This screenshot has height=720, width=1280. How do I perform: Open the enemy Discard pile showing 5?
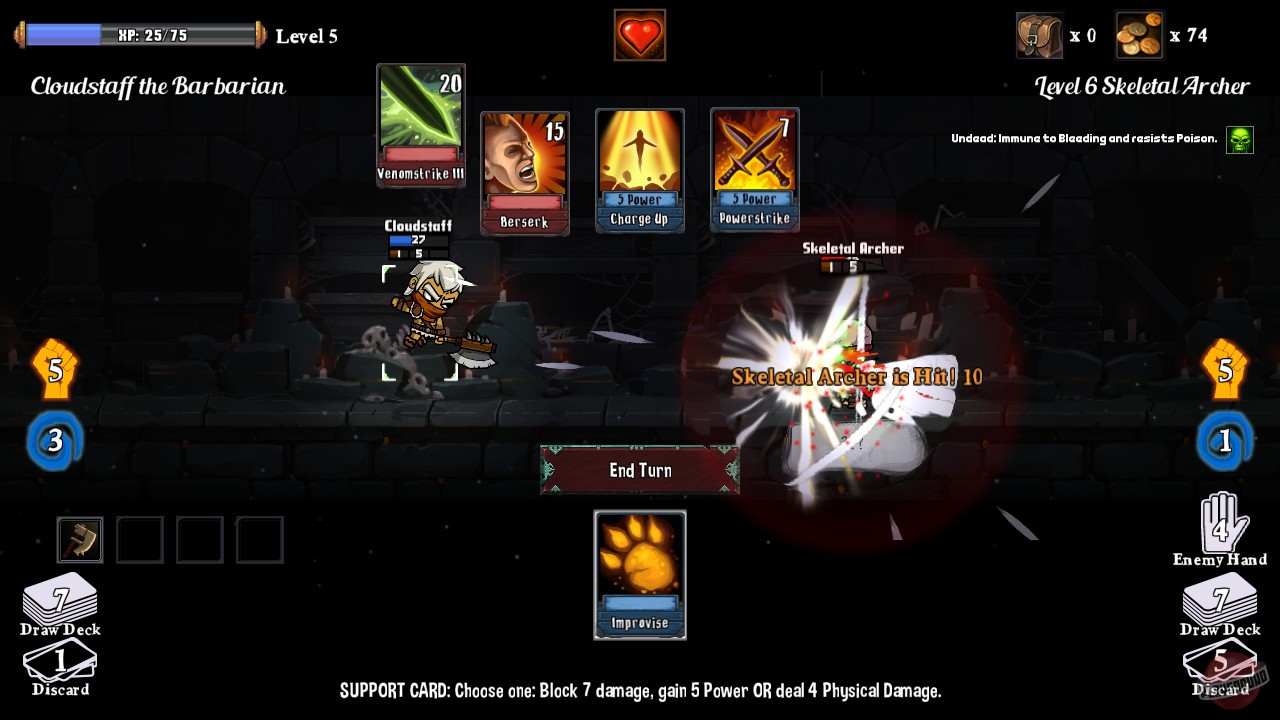click(x=1219, y=665)
